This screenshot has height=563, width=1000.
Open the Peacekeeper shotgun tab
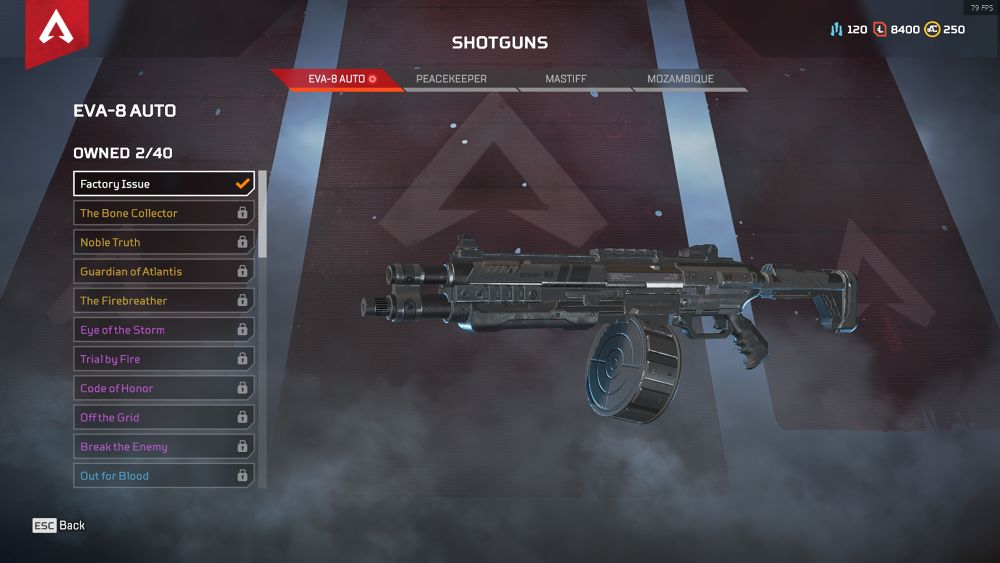[452, 79]
